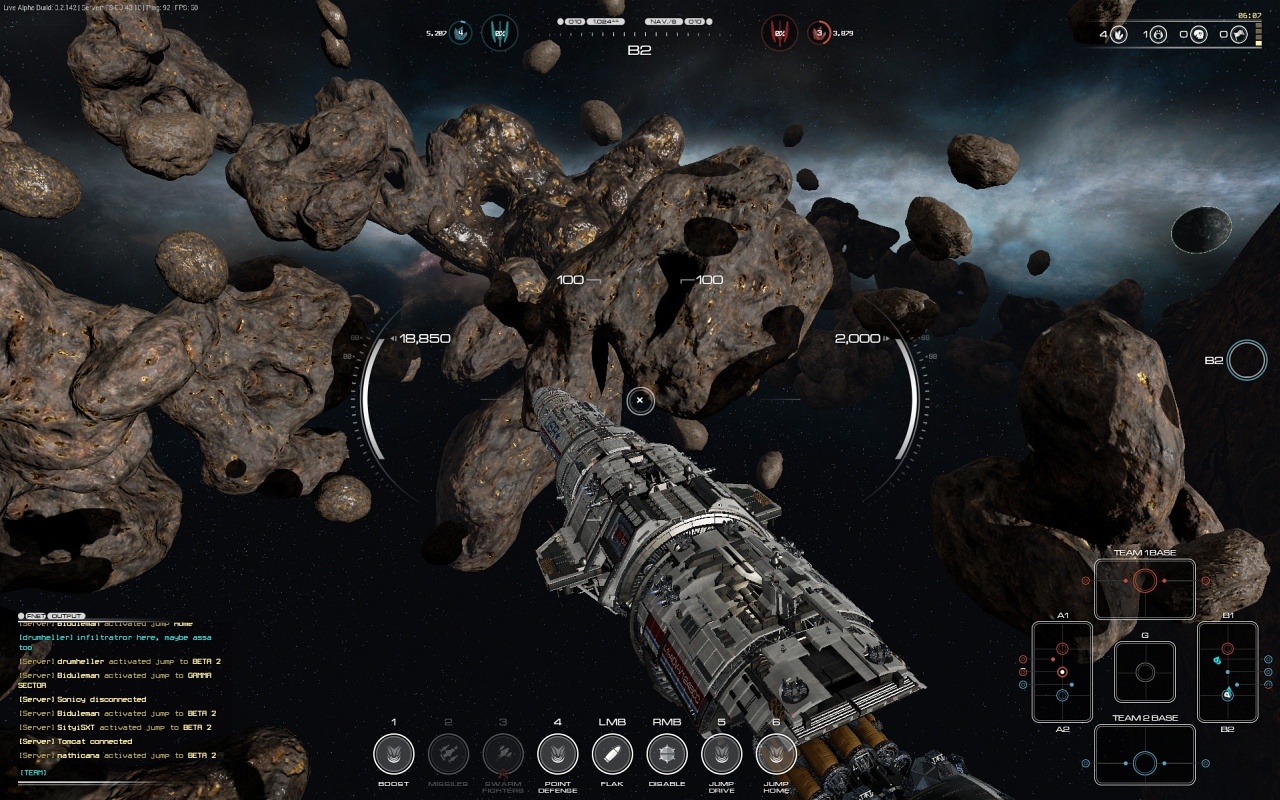Activate the Jump Home ability
Image resolution: width=1280 pixels, height=800 pixels.
click(x=776, y=754)
